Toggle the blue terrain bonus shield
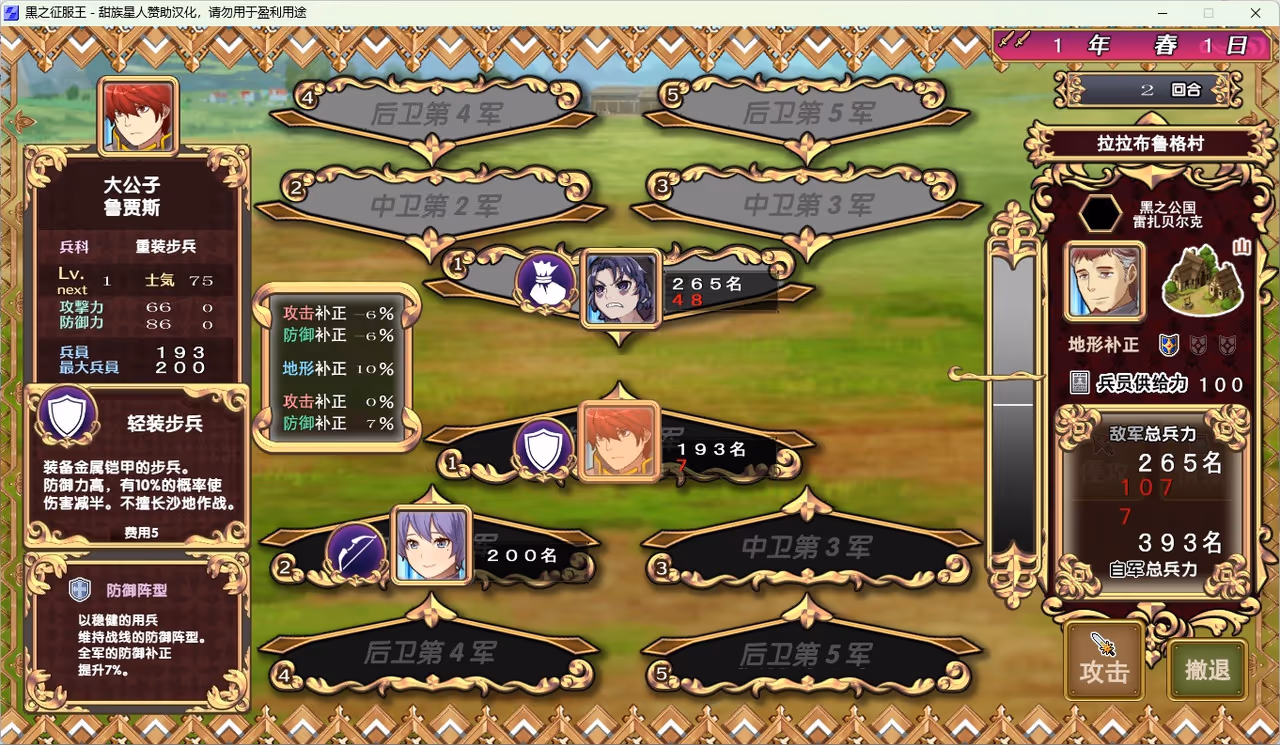The image size is (1280, 745). (x=1168, y=345)
